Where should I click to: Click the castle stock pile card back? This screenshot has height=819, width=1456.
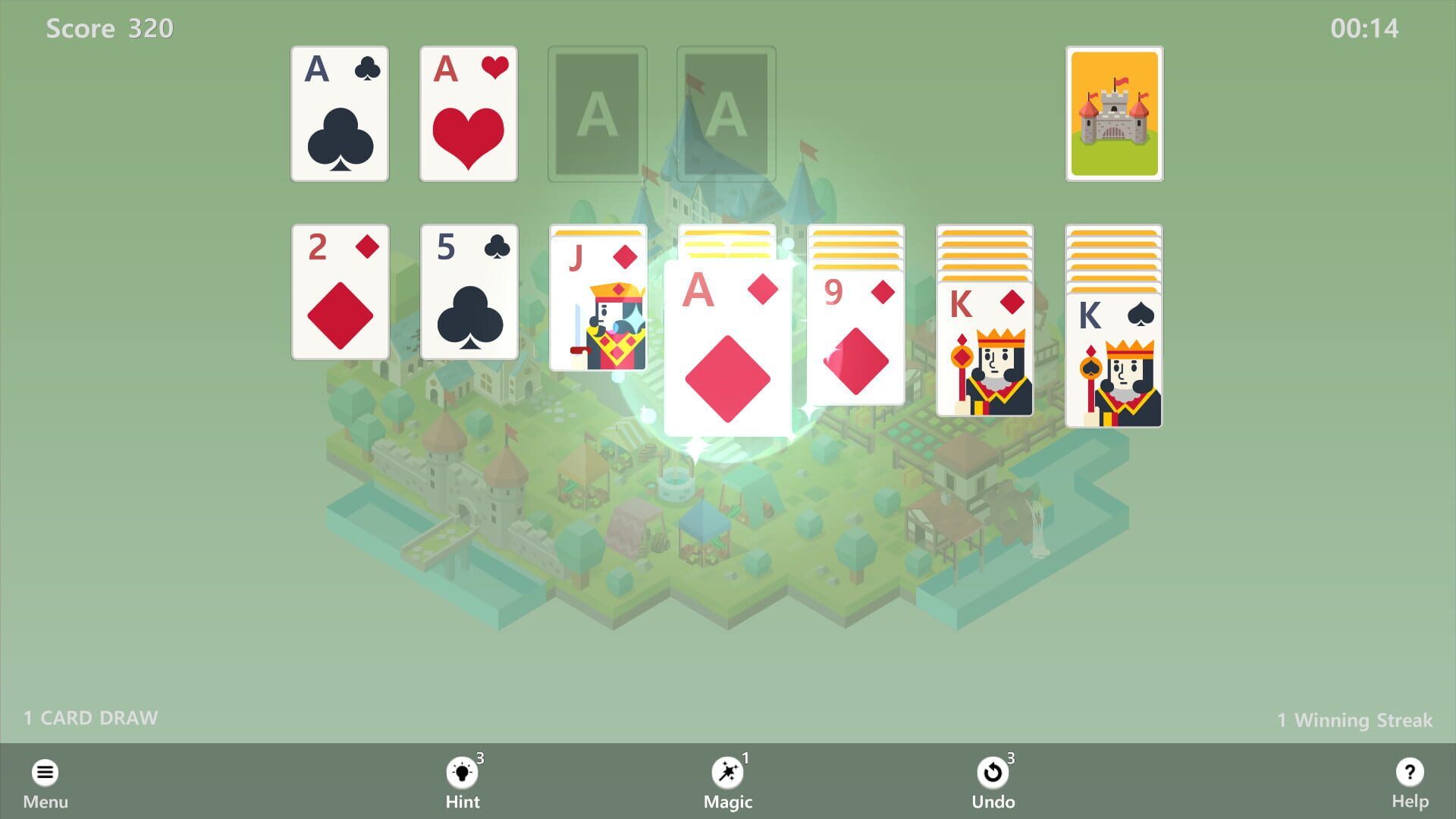click(x=1114, y=114)
